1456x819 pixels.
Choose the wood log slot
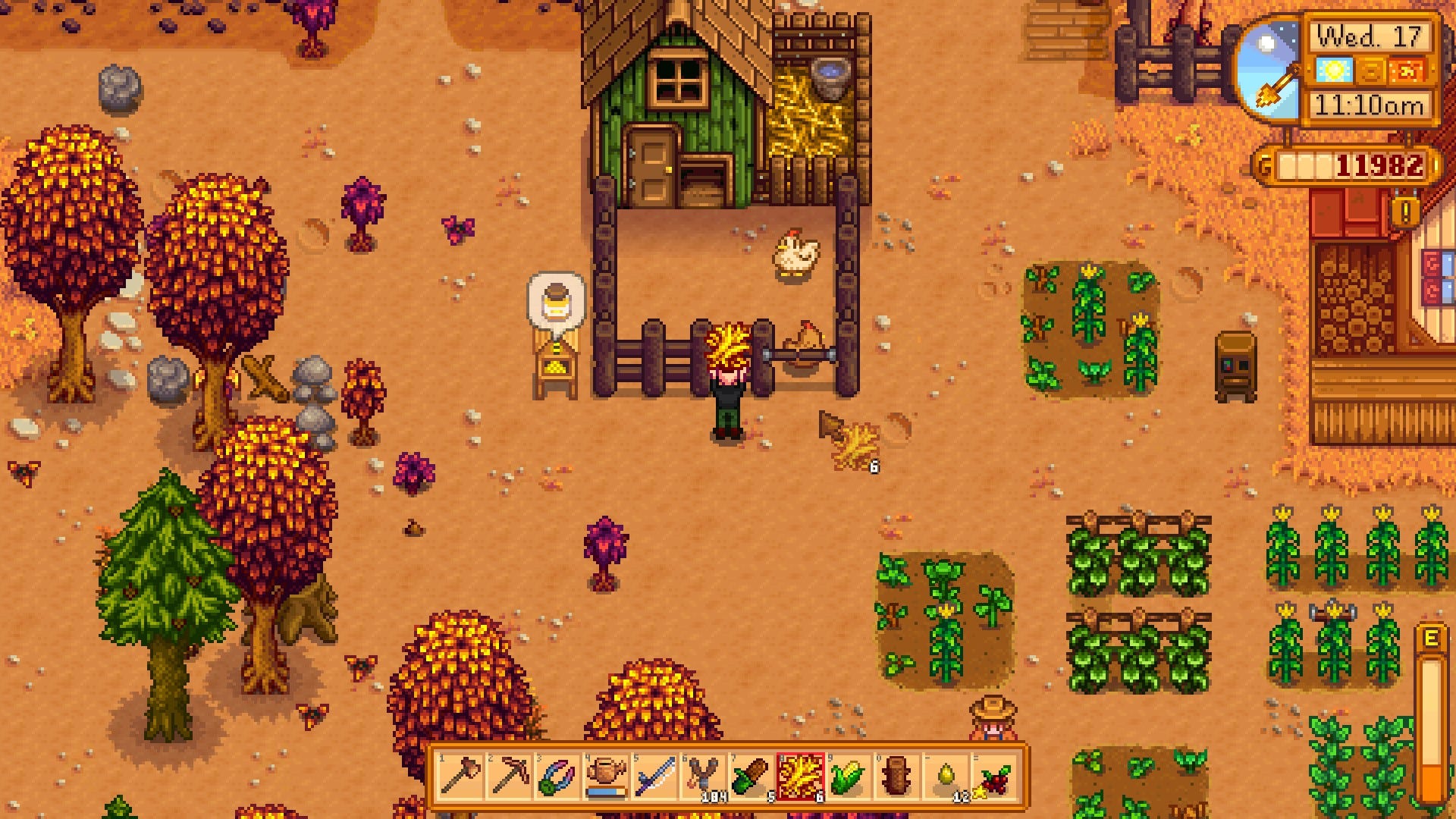tap(897, 777)
